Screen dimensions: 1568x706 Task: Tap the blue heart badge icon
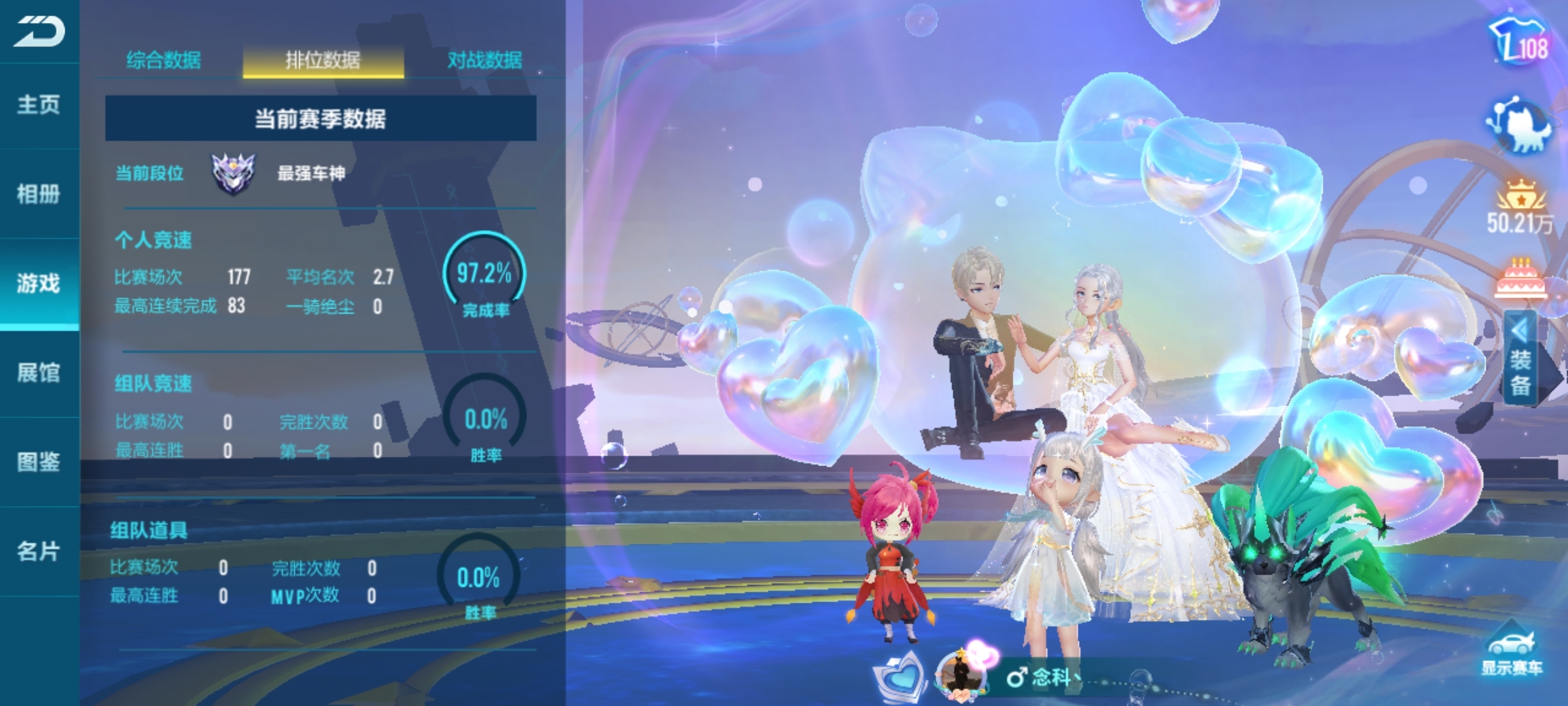[900, 677]
